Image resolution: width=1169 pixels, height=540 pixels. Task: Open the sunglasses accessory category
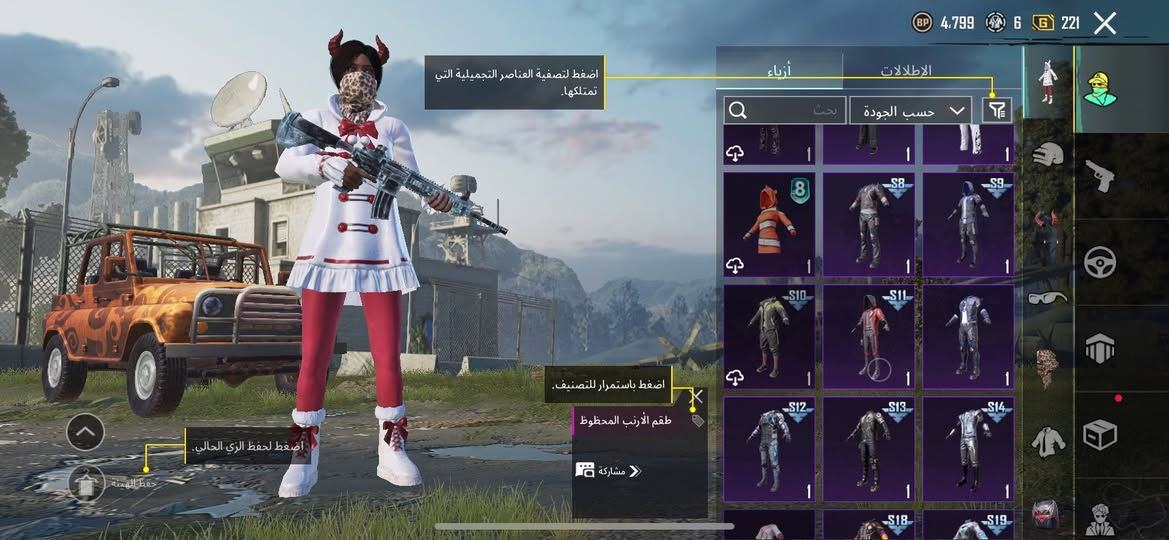pos(1047,297)
